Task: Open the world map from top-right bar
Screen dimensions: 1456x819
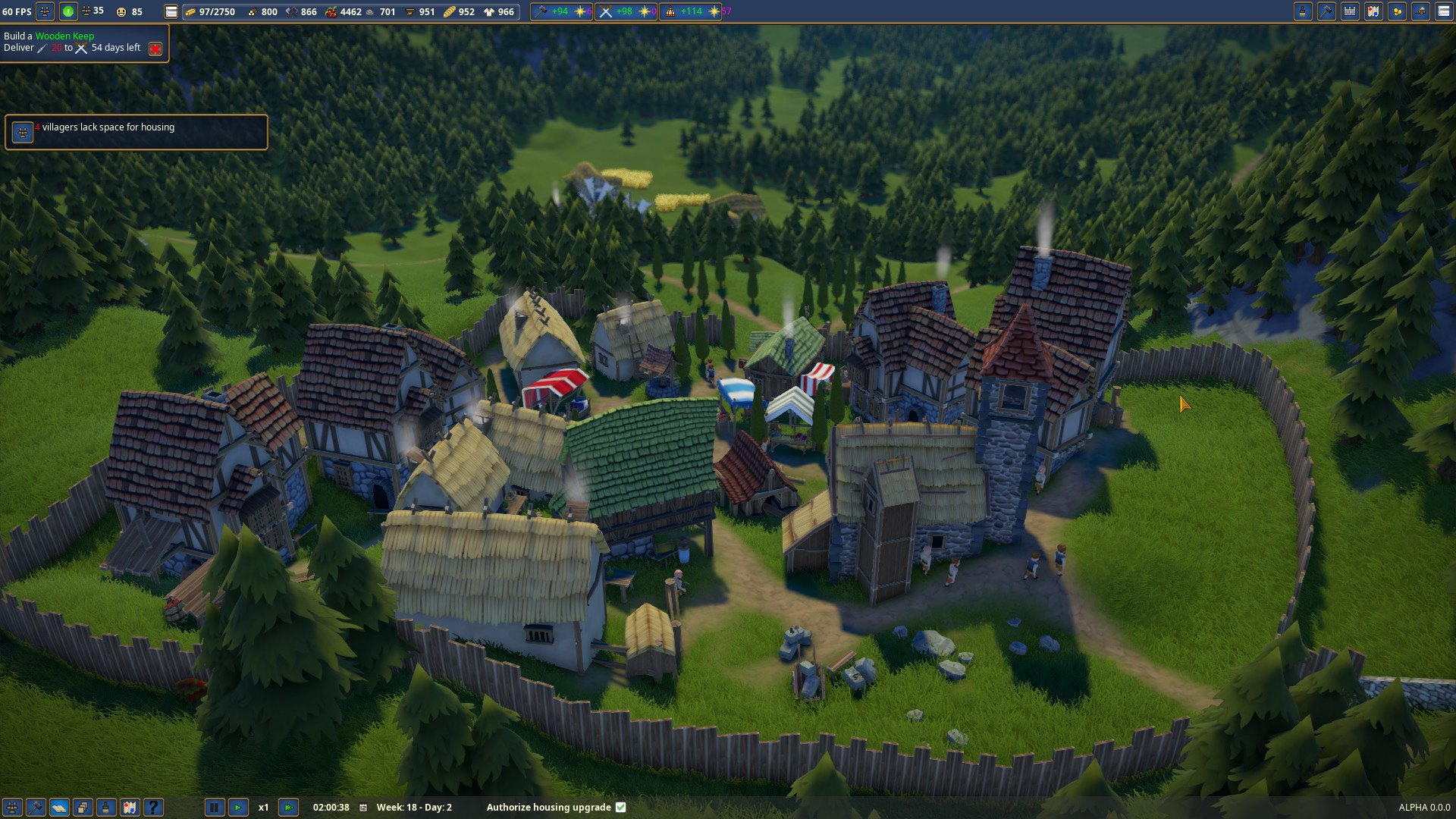Action: (x=1373, y=11)
